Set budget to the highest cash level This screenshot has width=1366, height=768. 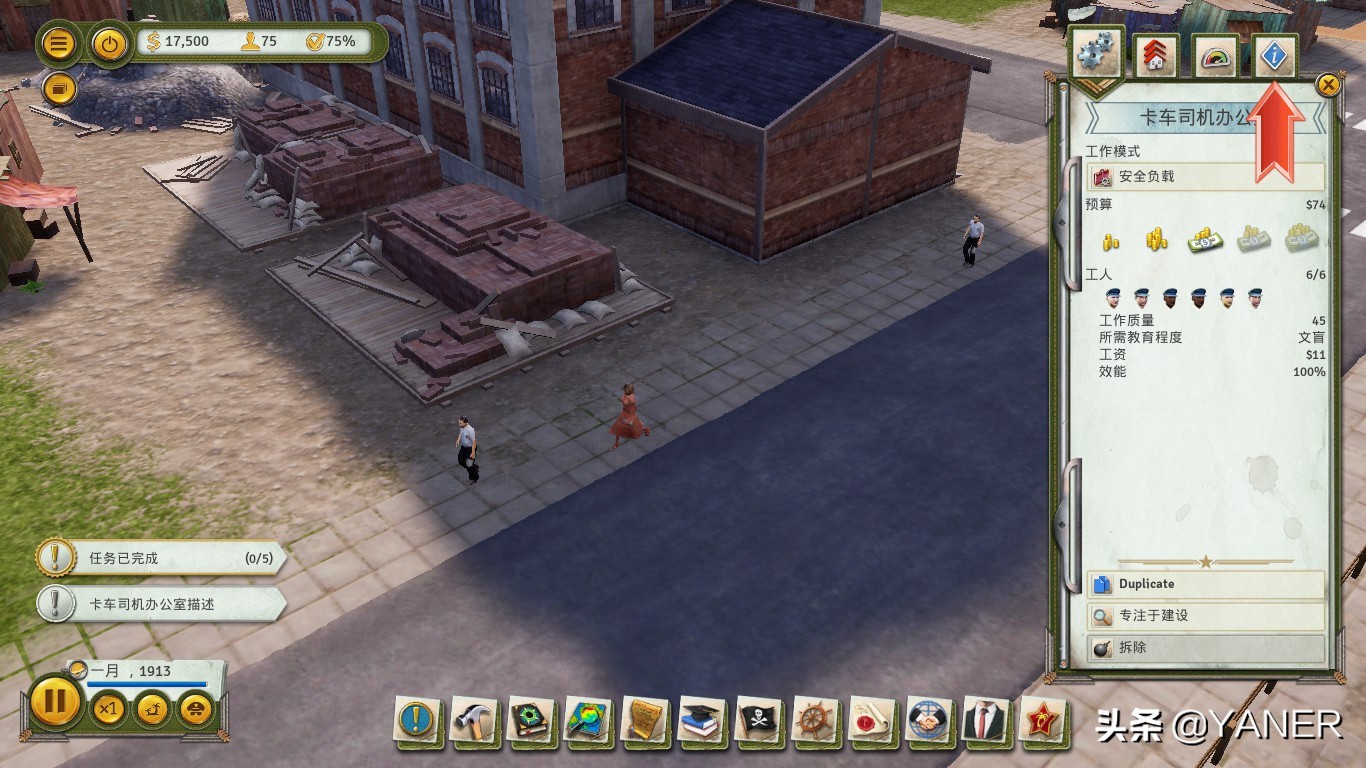[x=1301, y=239]
